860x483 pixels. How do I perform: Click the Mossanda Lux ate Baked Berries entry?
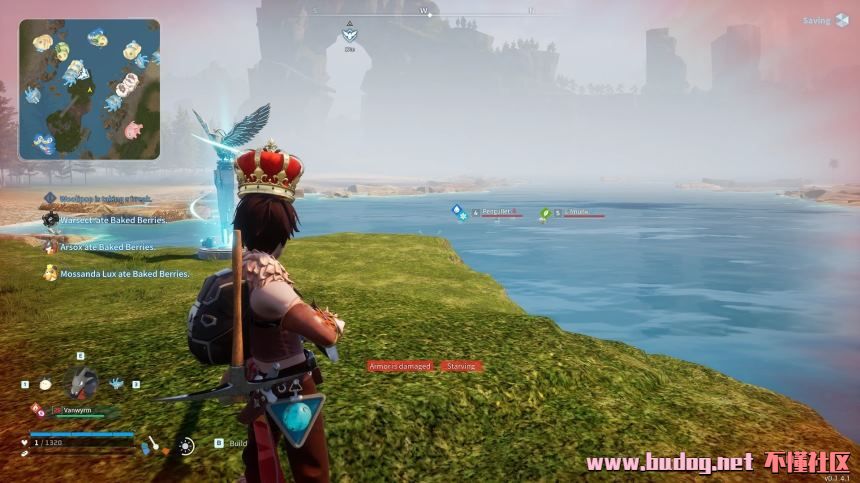click(115, 273)
